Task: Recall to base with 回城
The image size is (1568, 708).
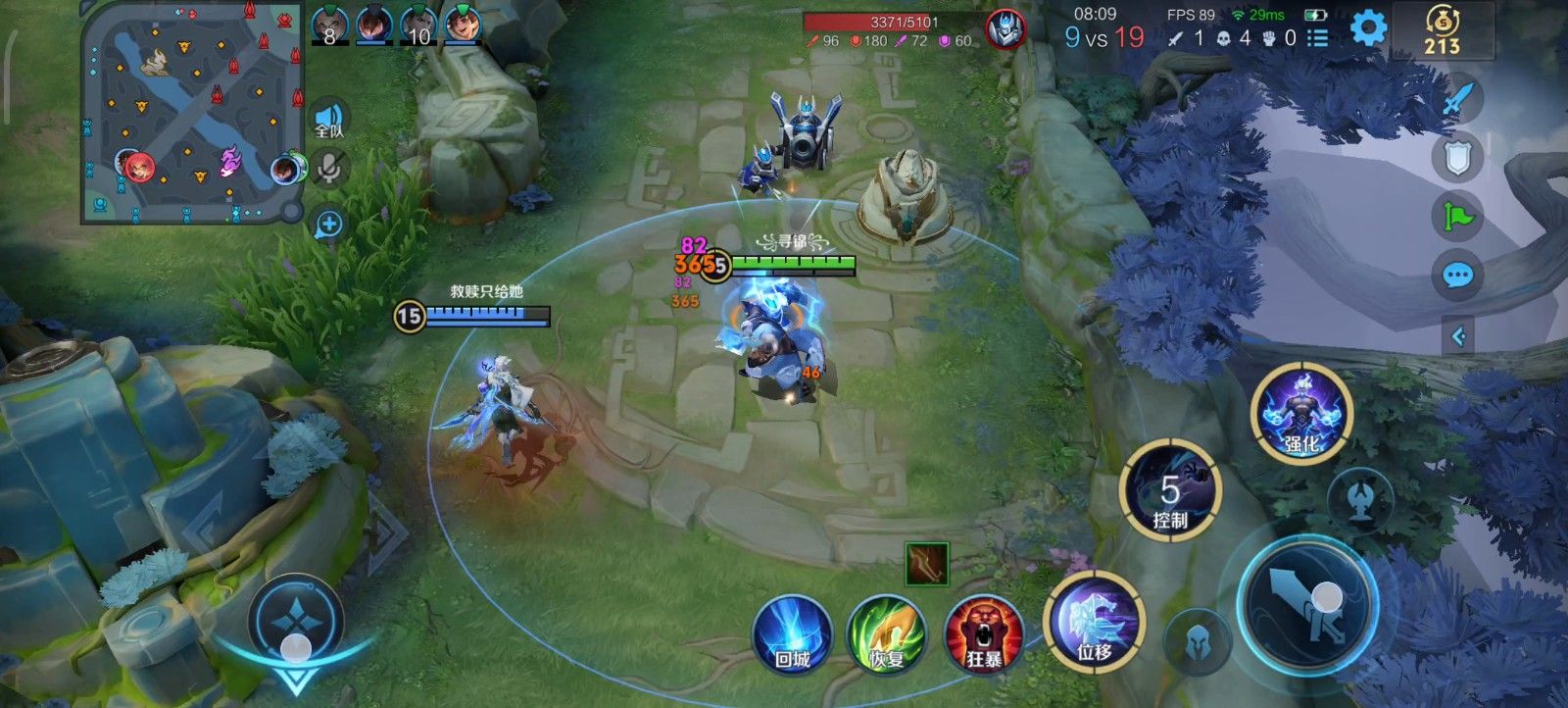Action: pyautogui.click(x=792, y=634)
